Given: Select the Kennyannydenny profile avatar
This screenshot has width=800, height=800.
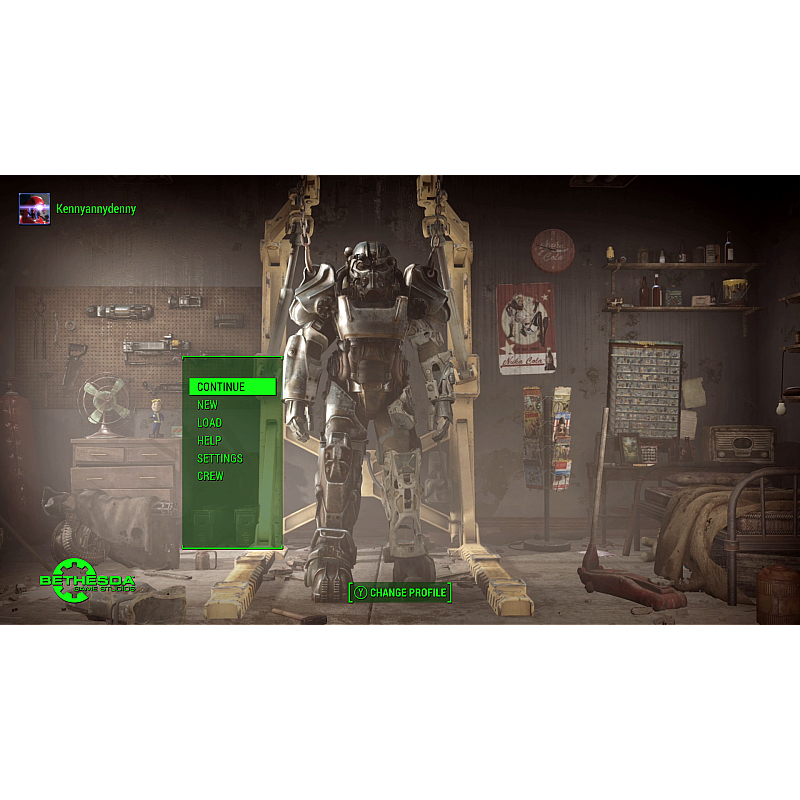Looking at the screenshot, I should tap(34, 209).
